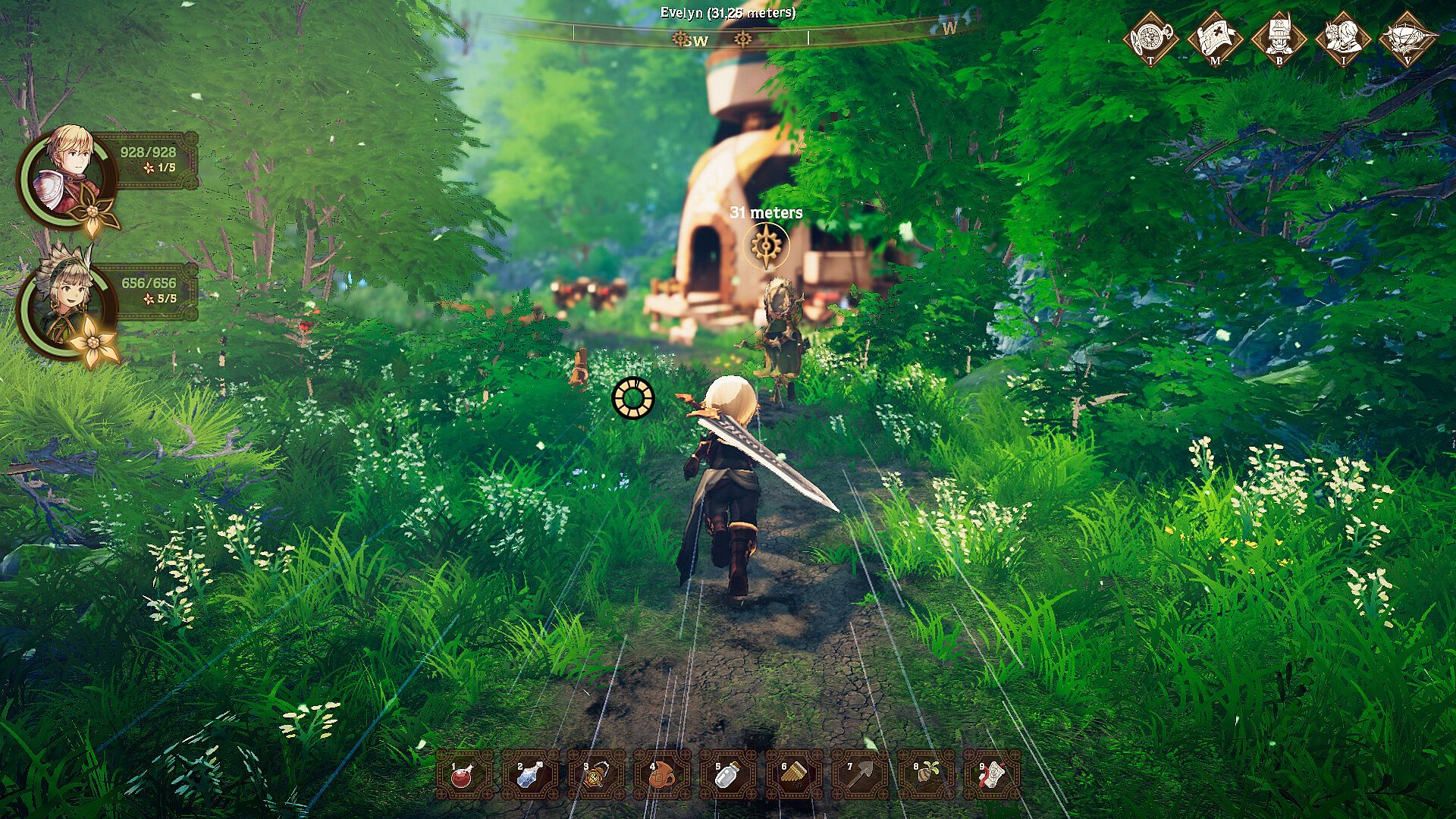The image size is (1456, 819).
Task: Open the pocket watch time menu
Action: (1151, 37)
